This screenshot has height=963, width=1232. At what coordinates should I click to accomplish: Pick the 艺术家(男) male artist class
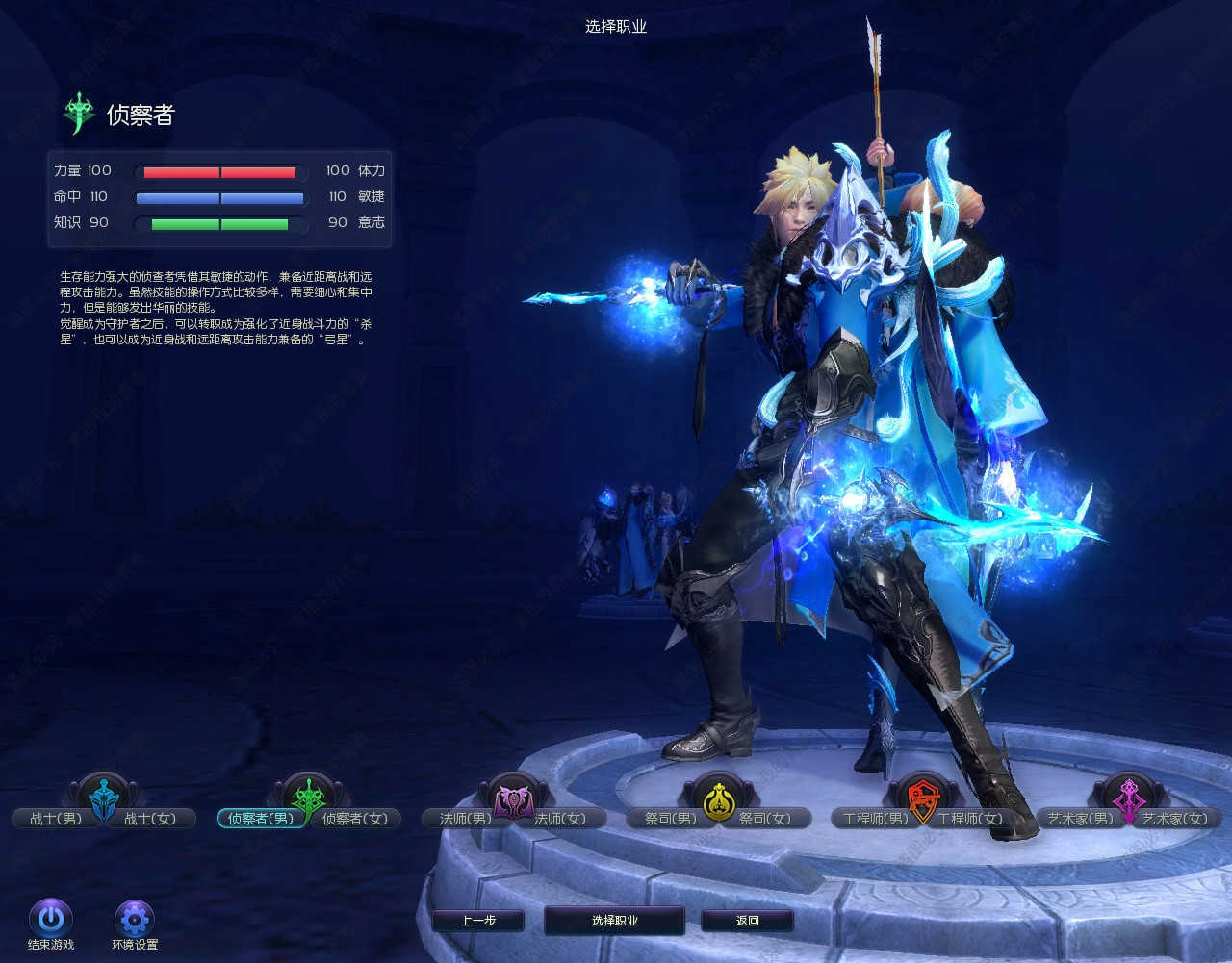pos(1080,819)
